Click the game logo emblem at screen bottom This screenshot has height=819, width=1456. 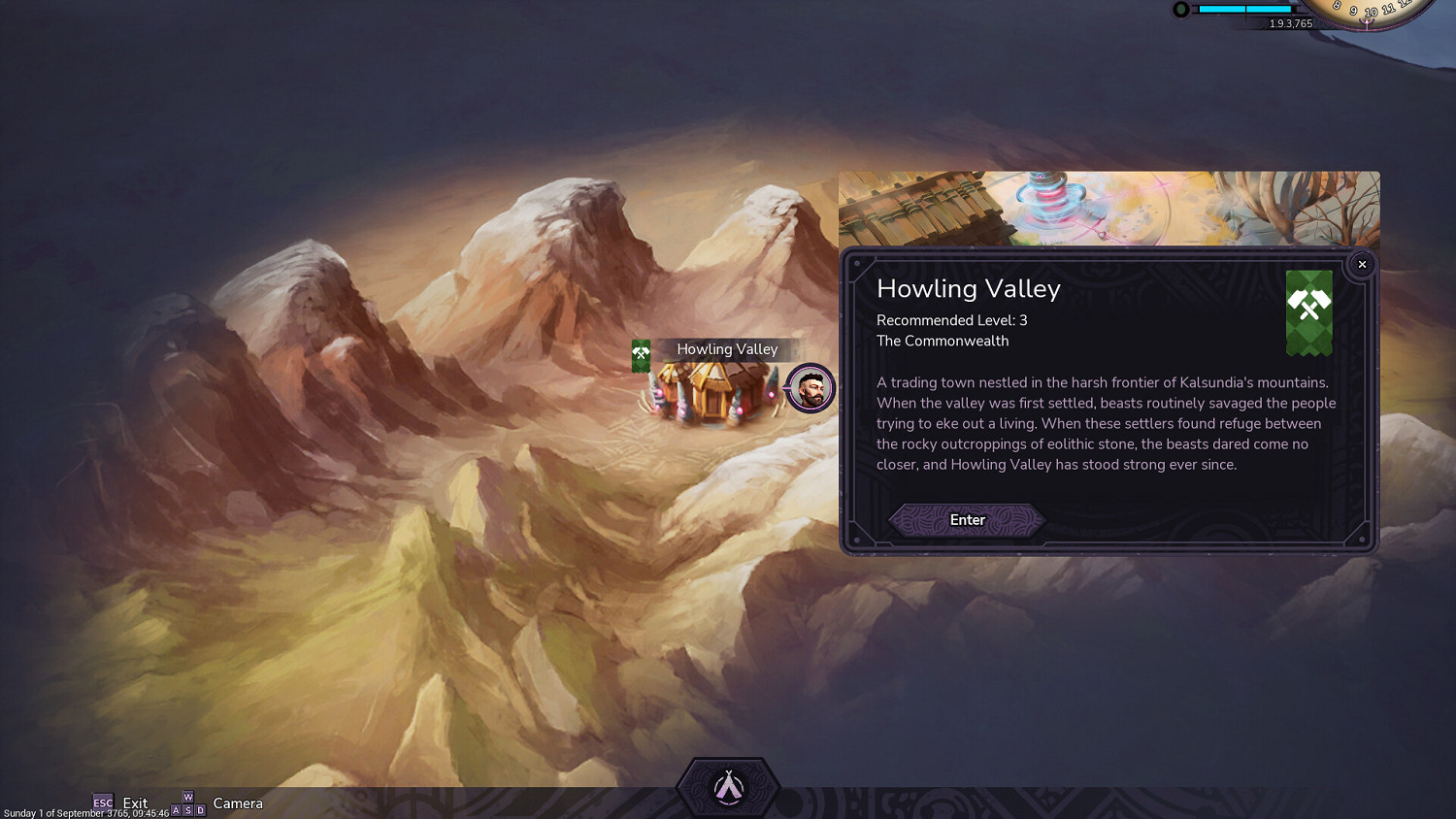click(727, 783)
